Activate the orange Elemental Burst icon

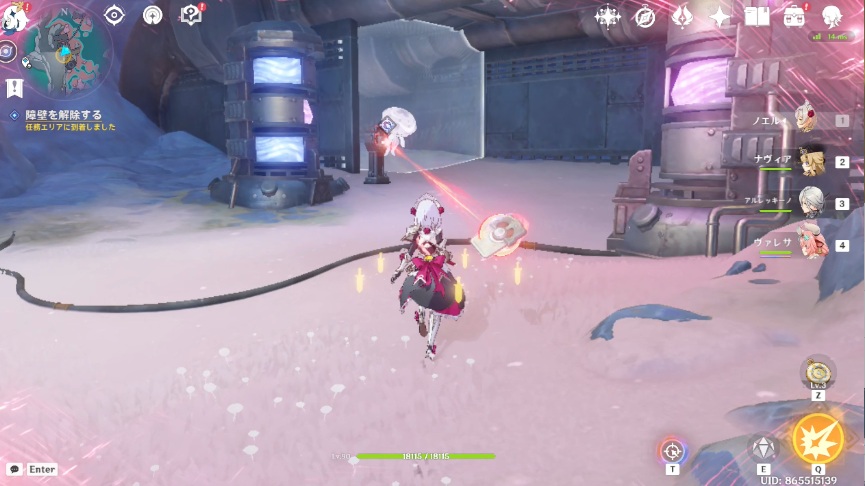coord(817,439)
